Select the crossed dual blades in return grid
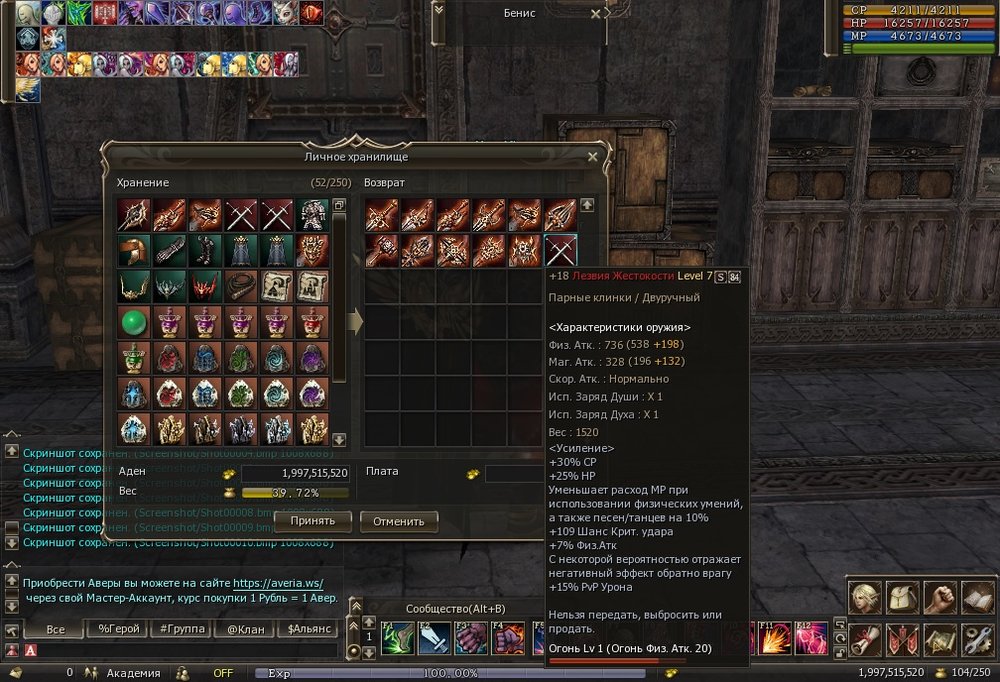This screenshot has width=1000, height=682. click(x=560, y=250)
